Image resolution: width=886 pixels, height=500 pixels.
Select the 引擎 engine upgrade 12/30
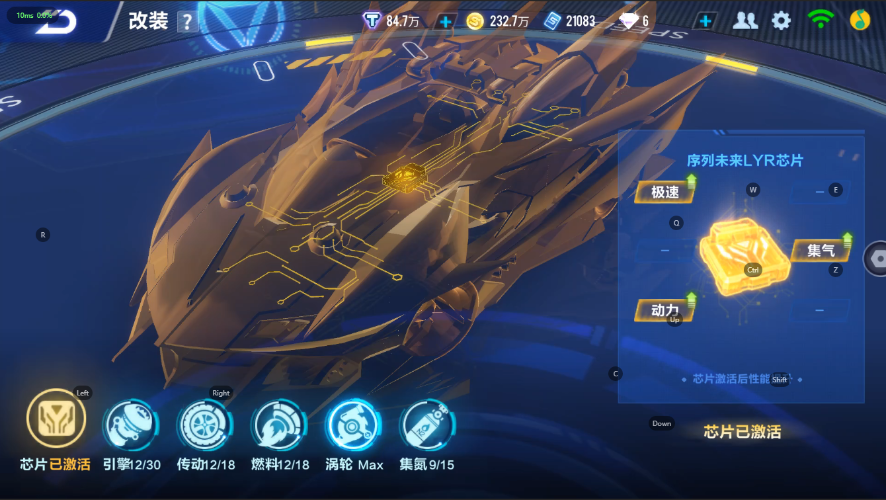pos(130,425)
